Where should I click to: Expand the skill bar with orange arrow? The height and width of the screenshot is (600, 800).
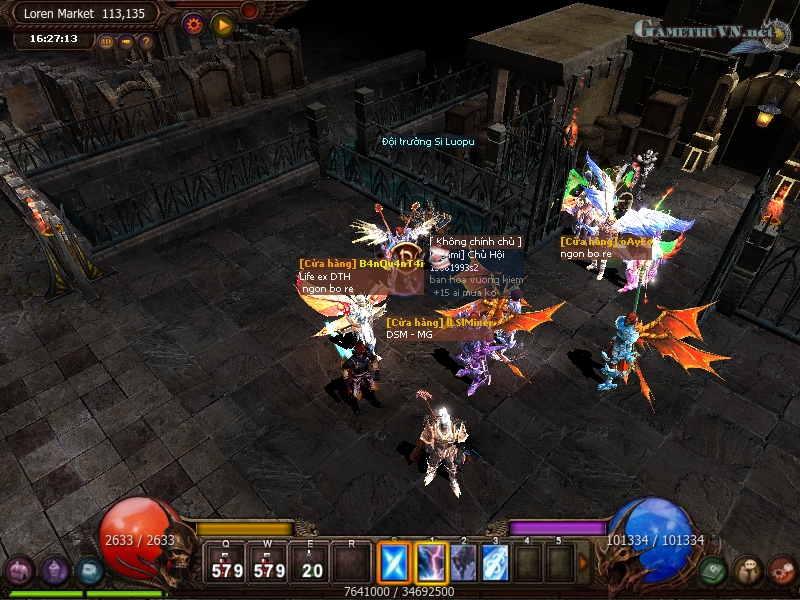(583, 563)
